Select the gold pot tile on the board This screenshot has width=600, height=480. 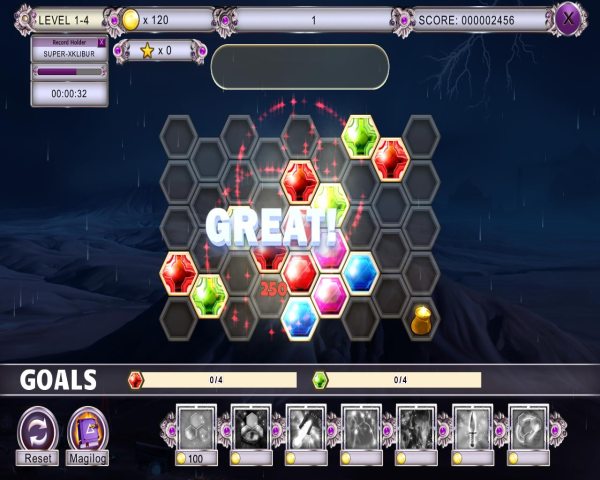(421, 320)
